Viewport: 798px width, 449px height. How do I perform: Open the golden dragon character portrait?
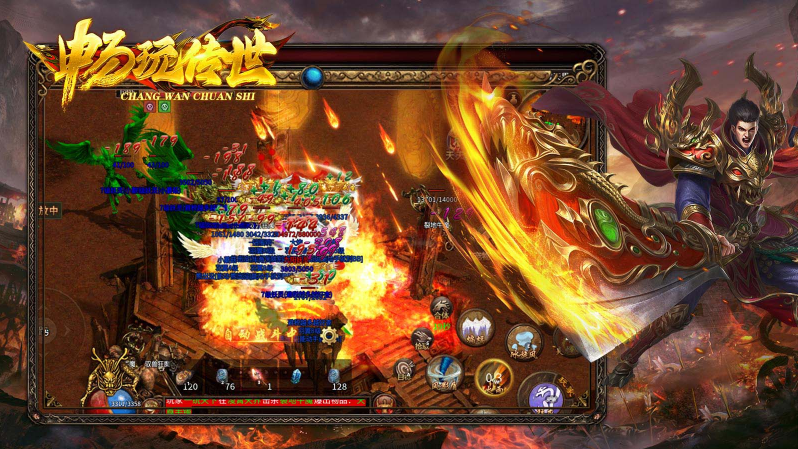[x=108, y=375]
